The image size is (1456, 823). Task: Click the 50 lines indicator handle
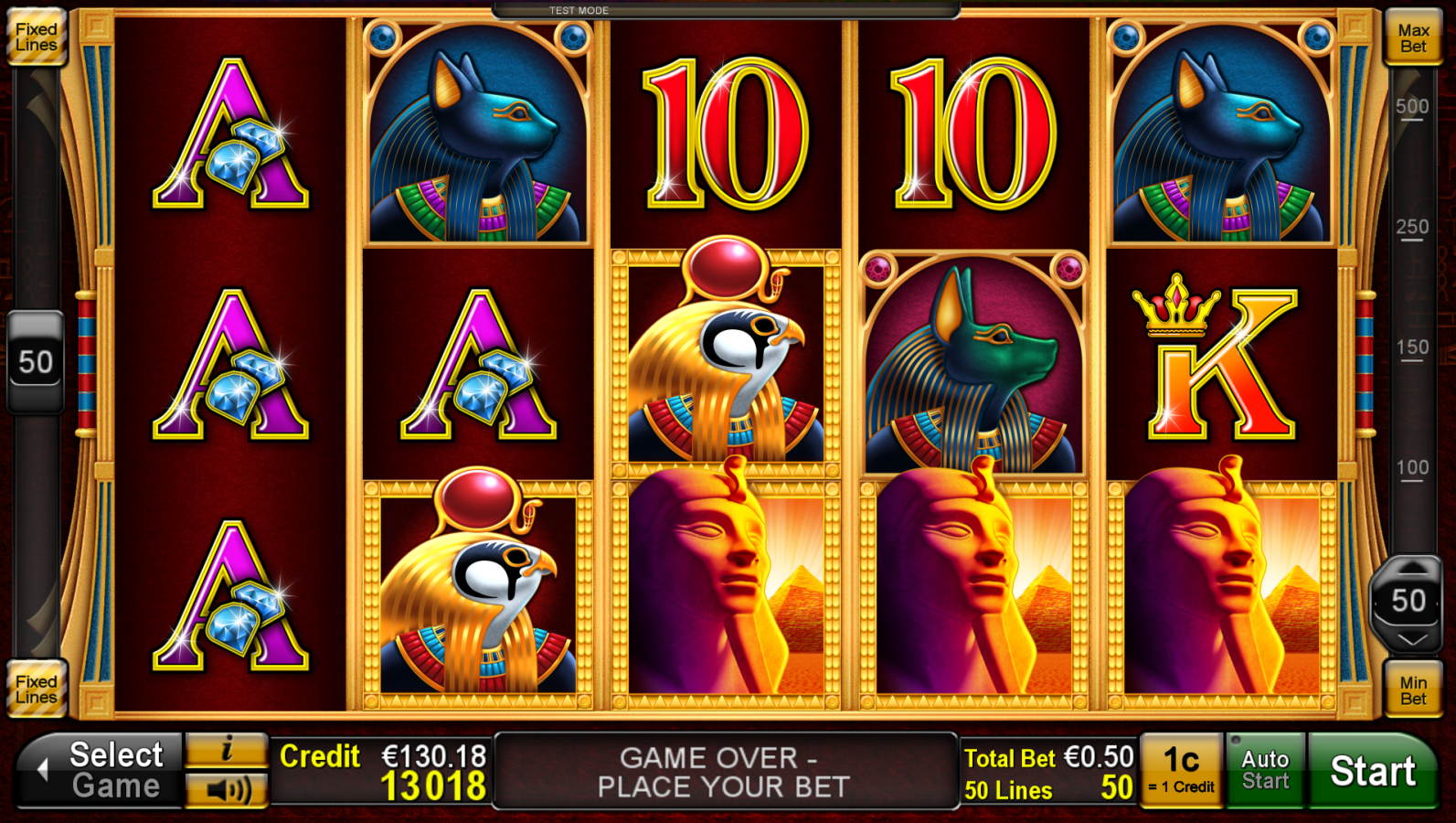[x=36, y=362]
